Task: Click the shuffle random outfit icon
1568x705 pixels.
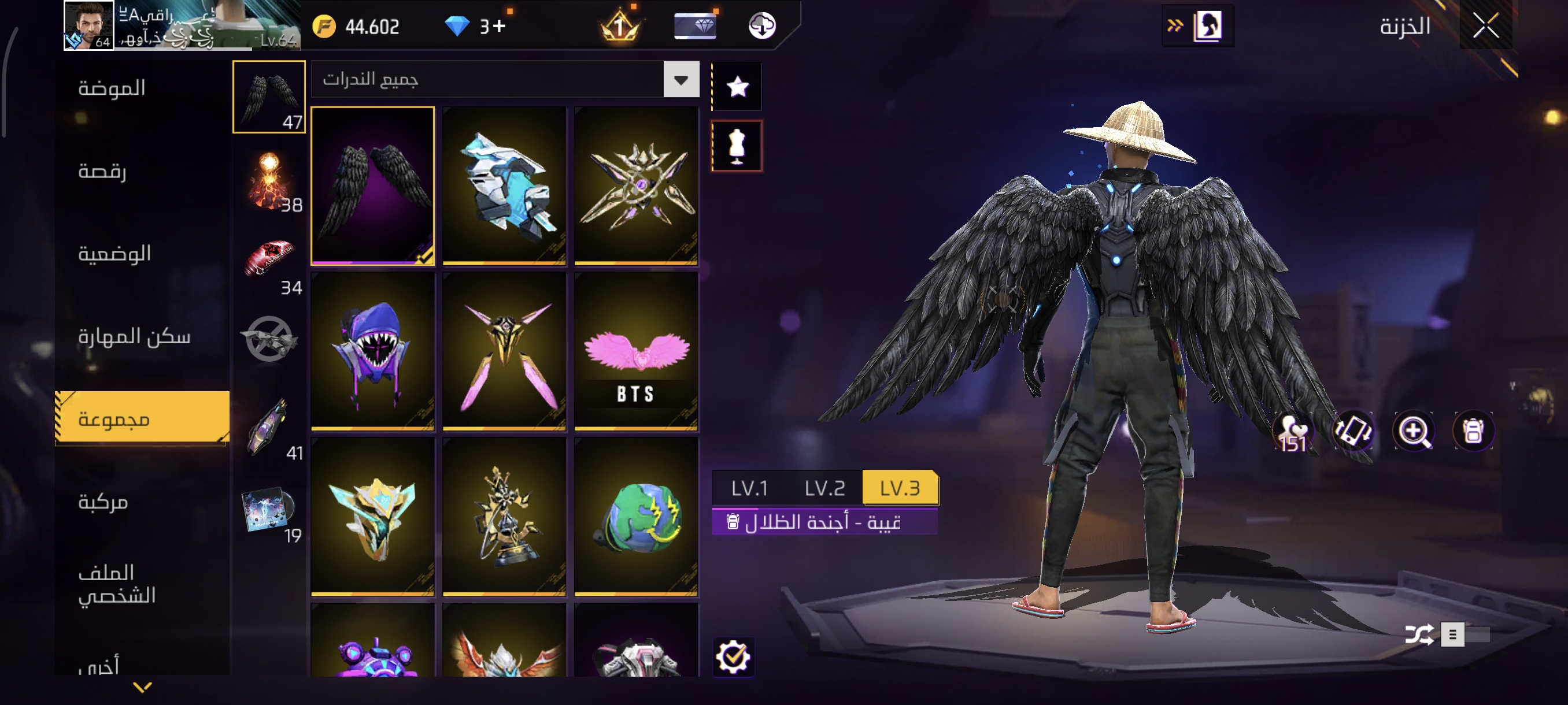Action: [1419, 634]
